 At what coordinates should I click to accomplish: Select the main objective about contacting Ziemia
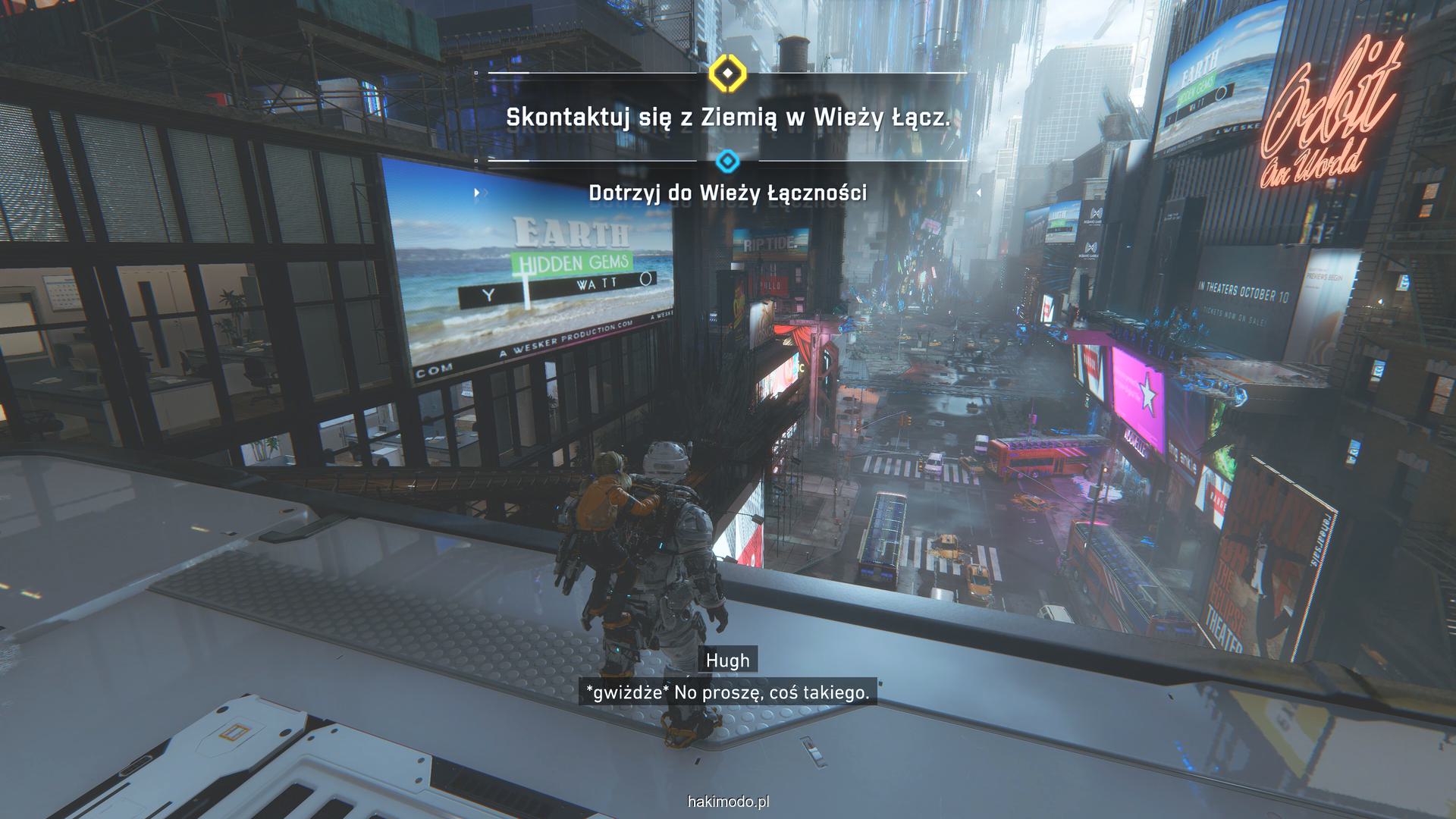727,118
